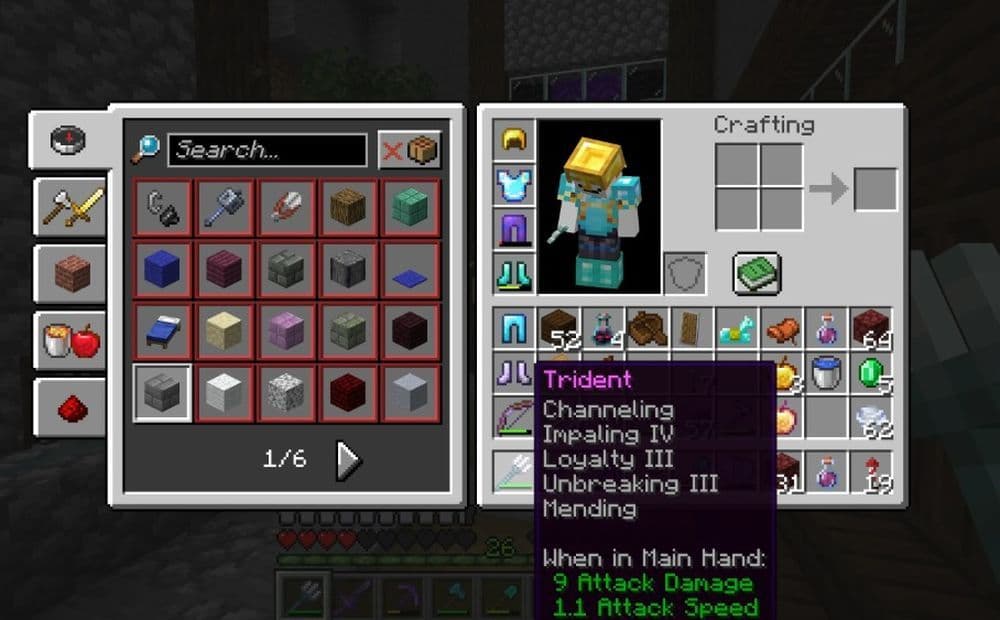Screen dimensions: 1000x620
Task: Click the shield off-hand slot
Action: [685, 273]
